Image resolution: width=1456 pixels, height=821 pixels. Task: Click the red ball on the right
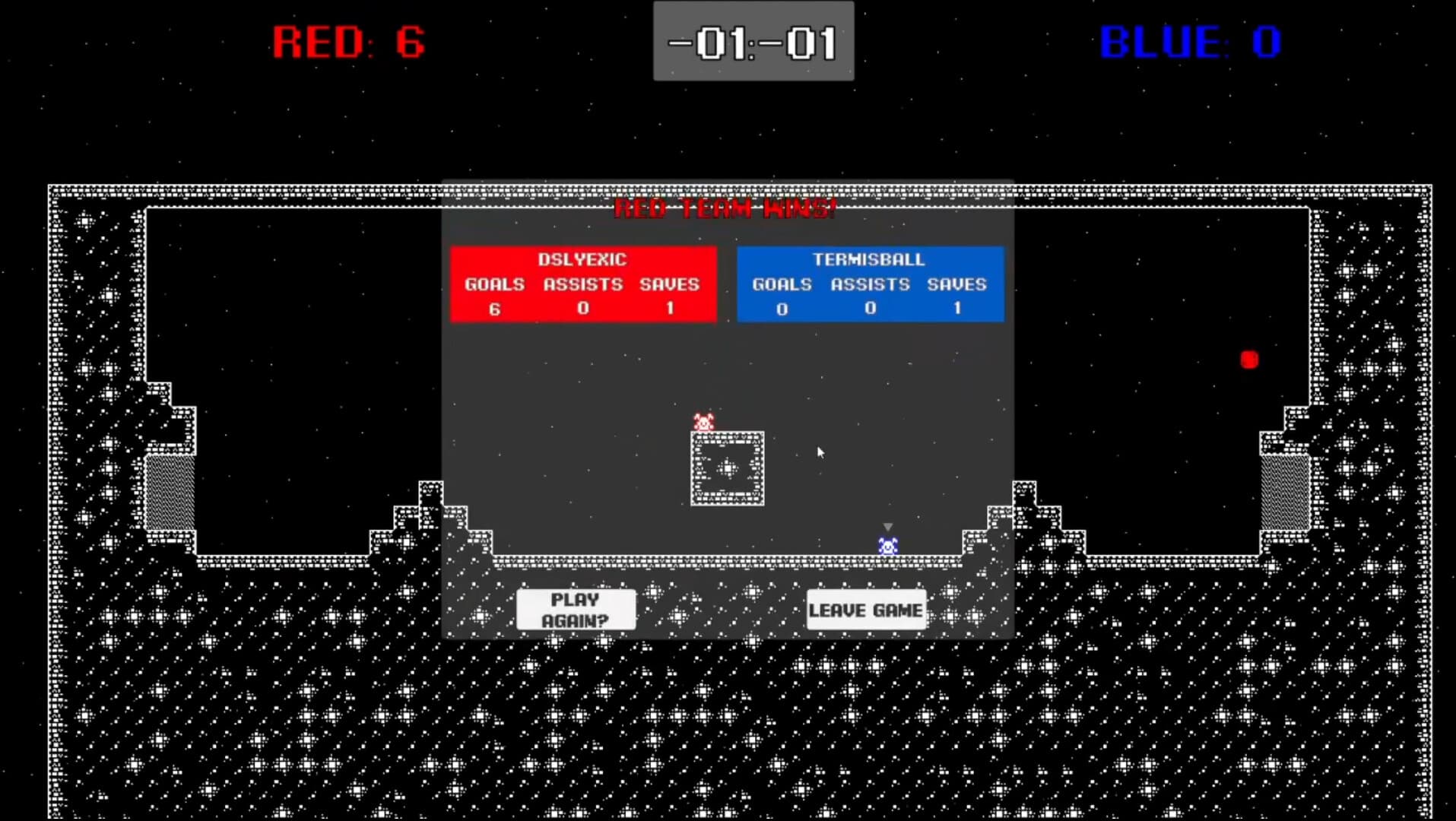(1249, 359)
